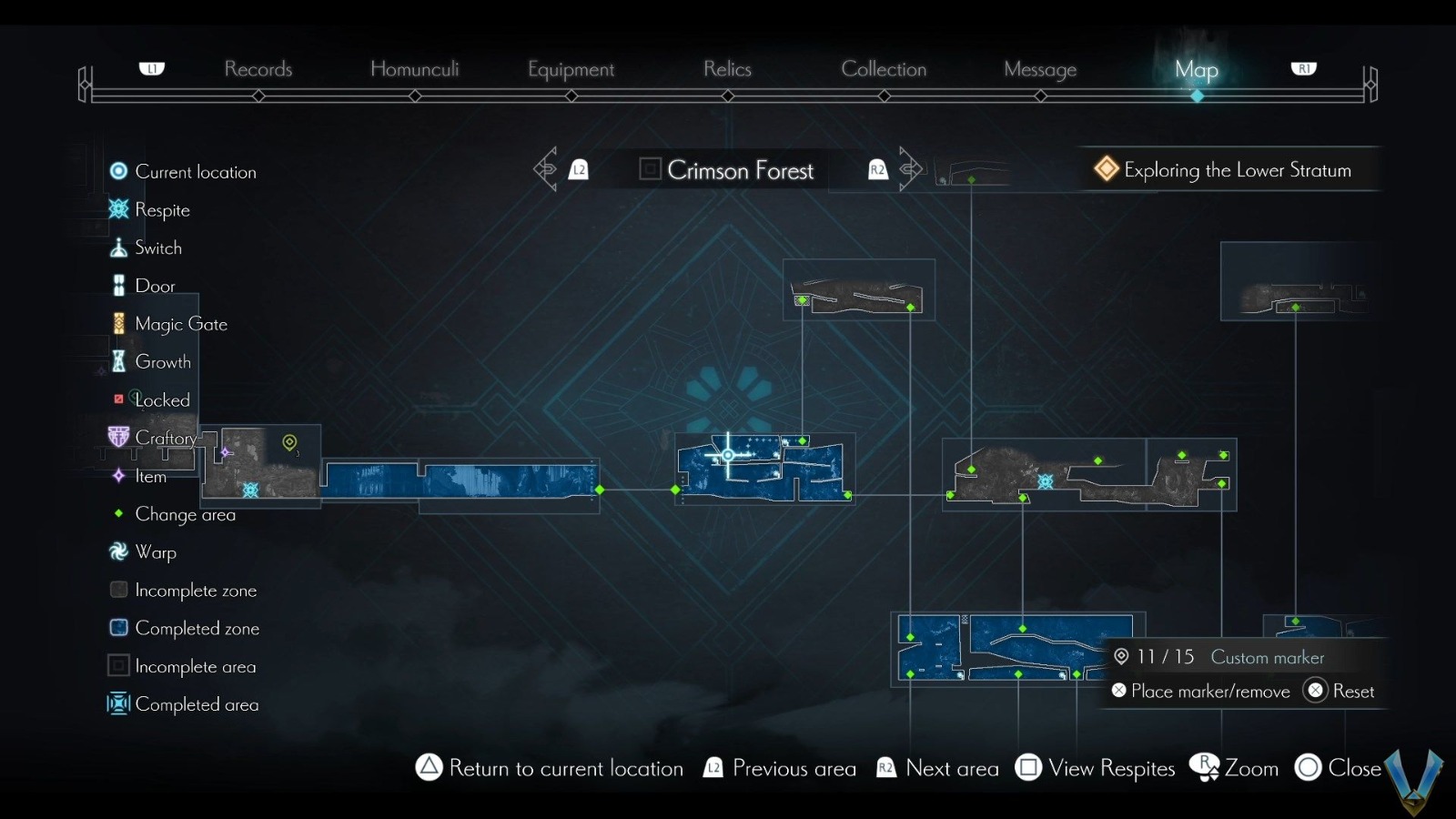Select the Craftory icon in the legend
Viewport: 1456px width, 819px height.
(118, 437)
